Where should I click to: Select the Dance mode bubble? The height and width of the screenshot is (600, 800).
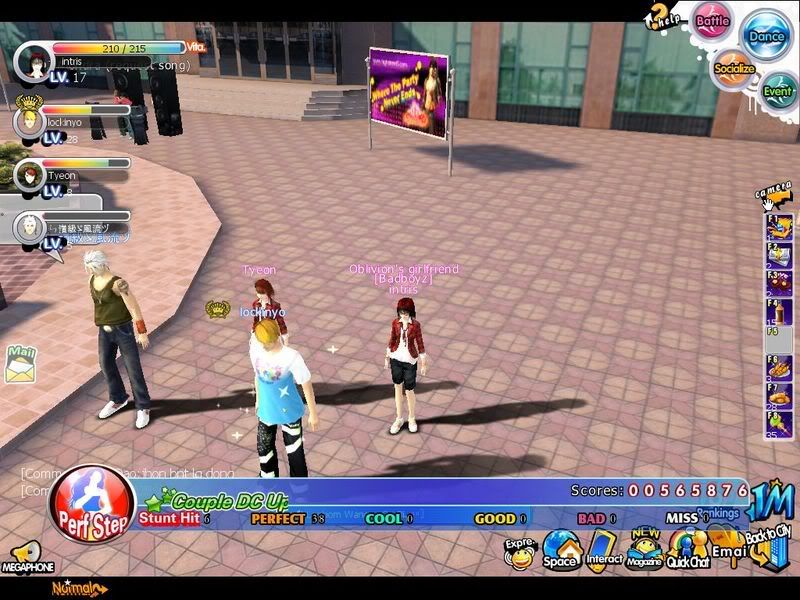click(767, 36)
